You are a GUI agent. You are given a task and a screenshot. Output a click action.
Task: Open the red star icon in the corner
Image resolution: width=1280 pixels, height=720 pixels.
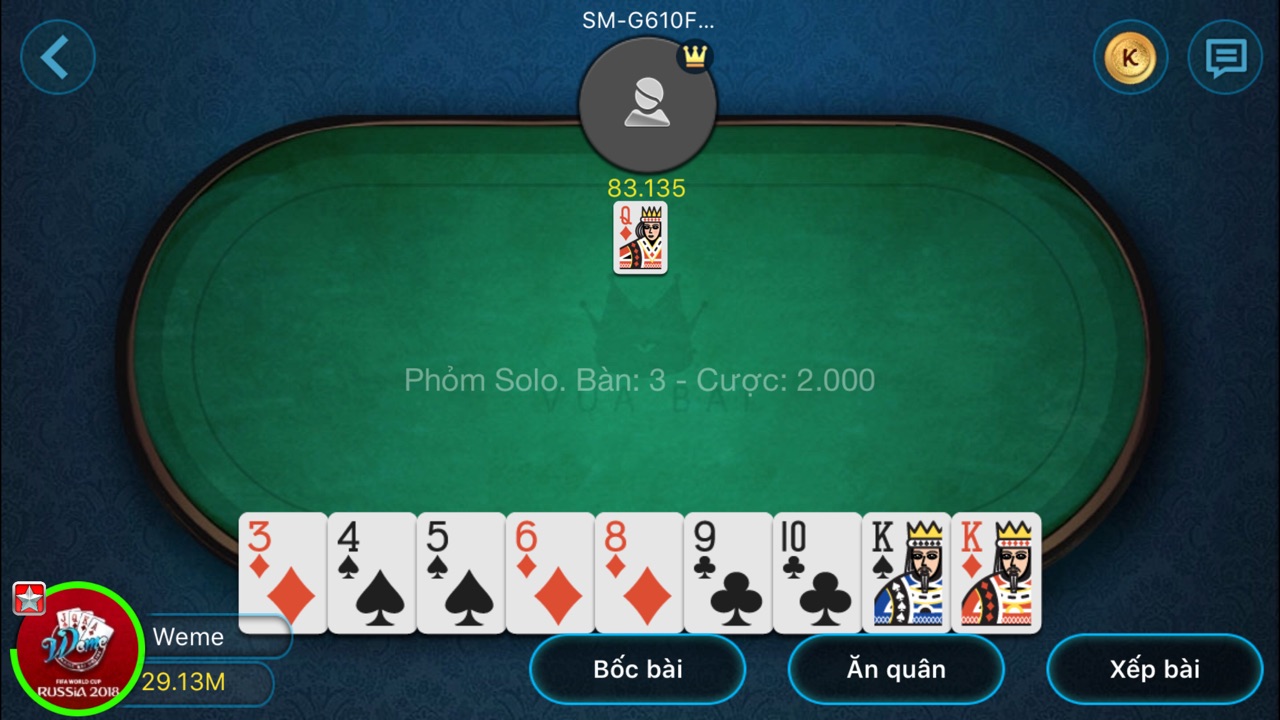point(29,598)
